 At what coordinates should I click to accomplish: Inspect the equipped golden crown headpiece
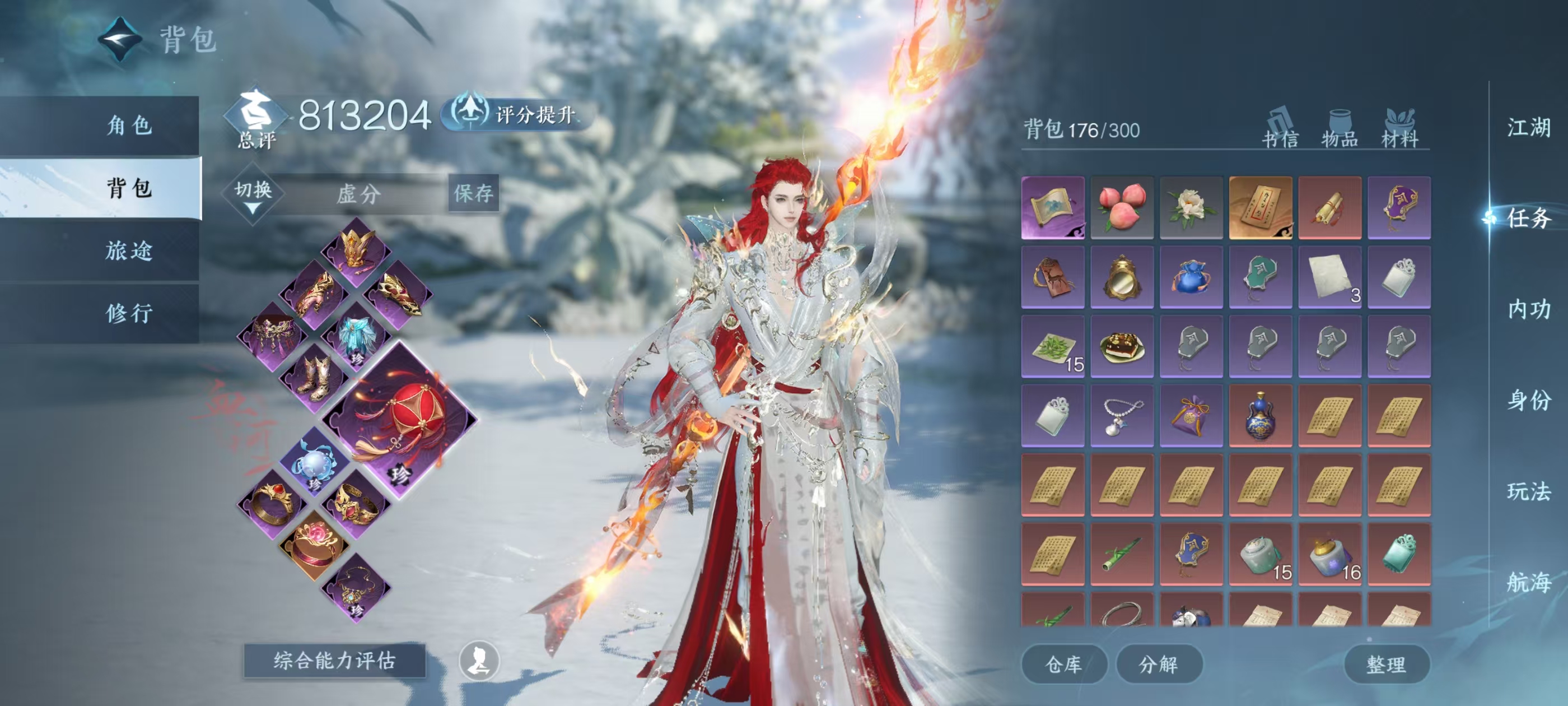tap(357, 250)
